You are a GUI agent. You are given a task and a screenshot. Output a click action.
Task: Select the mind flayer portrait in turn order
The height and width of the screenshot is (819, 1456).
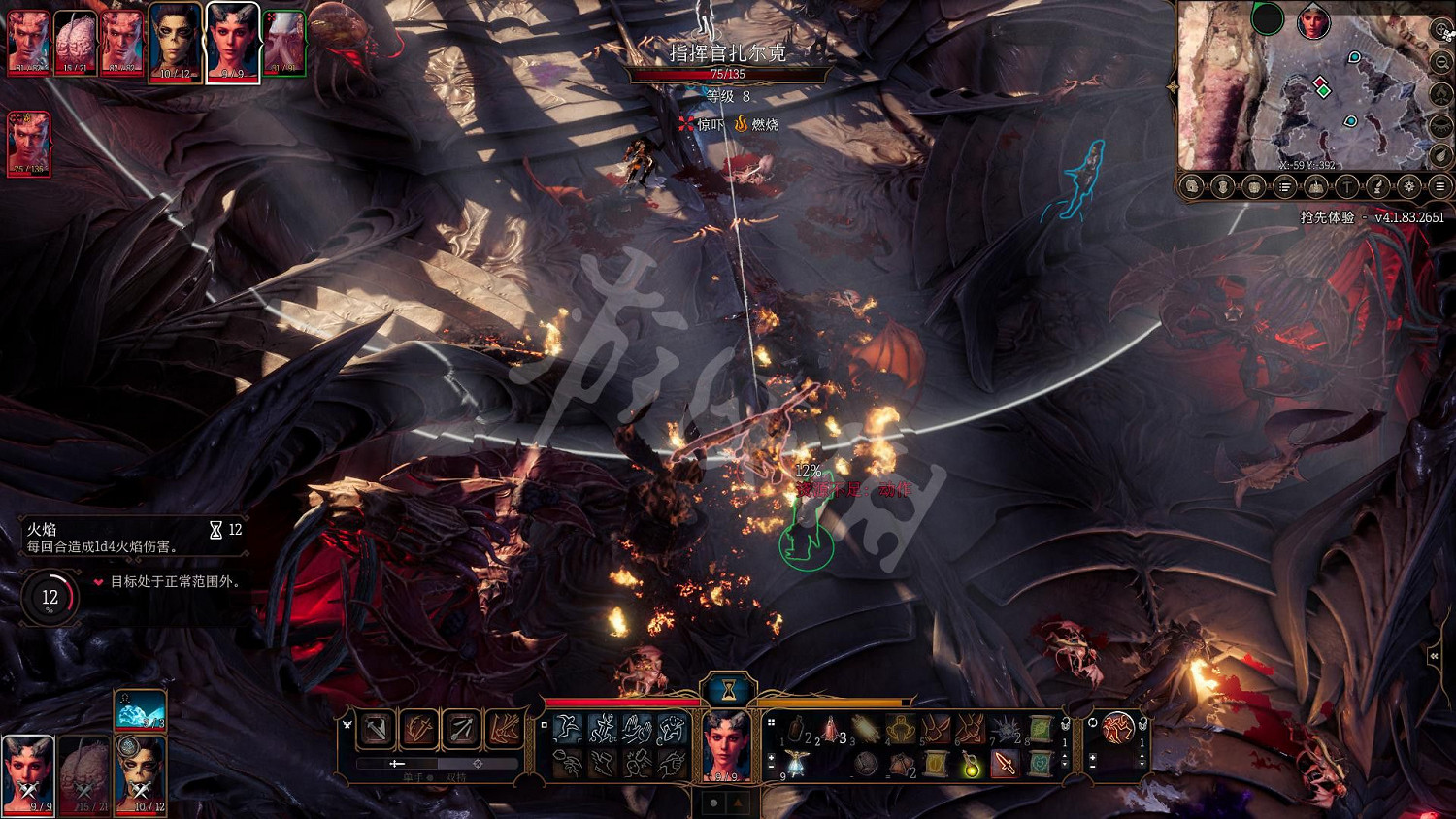(285, 43)
